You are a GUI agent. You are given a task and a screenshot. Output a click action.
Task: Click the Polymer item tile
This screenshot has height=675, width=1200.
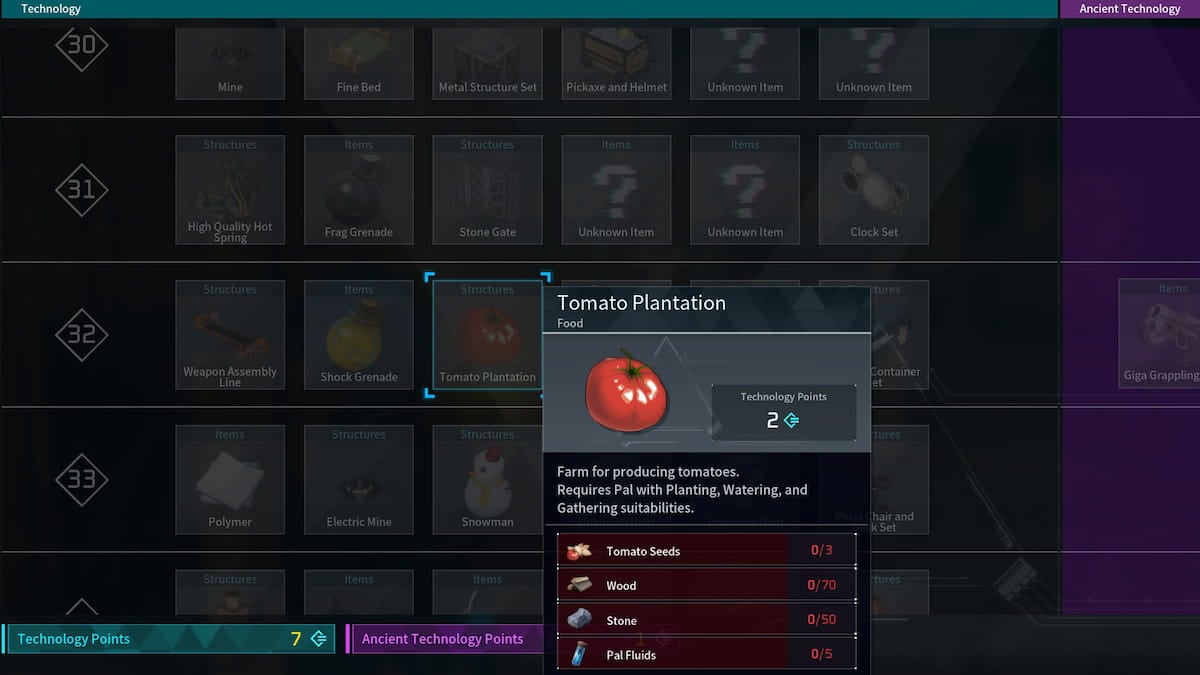tap(230, 480)
